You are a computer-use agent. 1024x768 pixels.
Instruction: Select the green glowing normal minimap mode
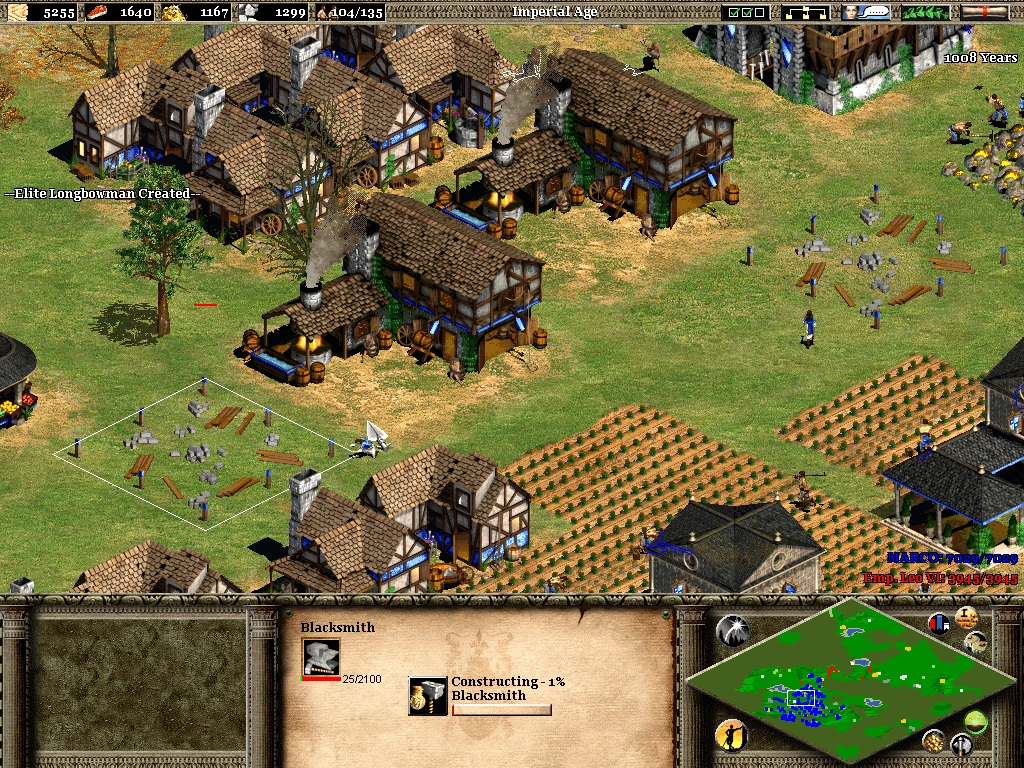coord(975,720)
